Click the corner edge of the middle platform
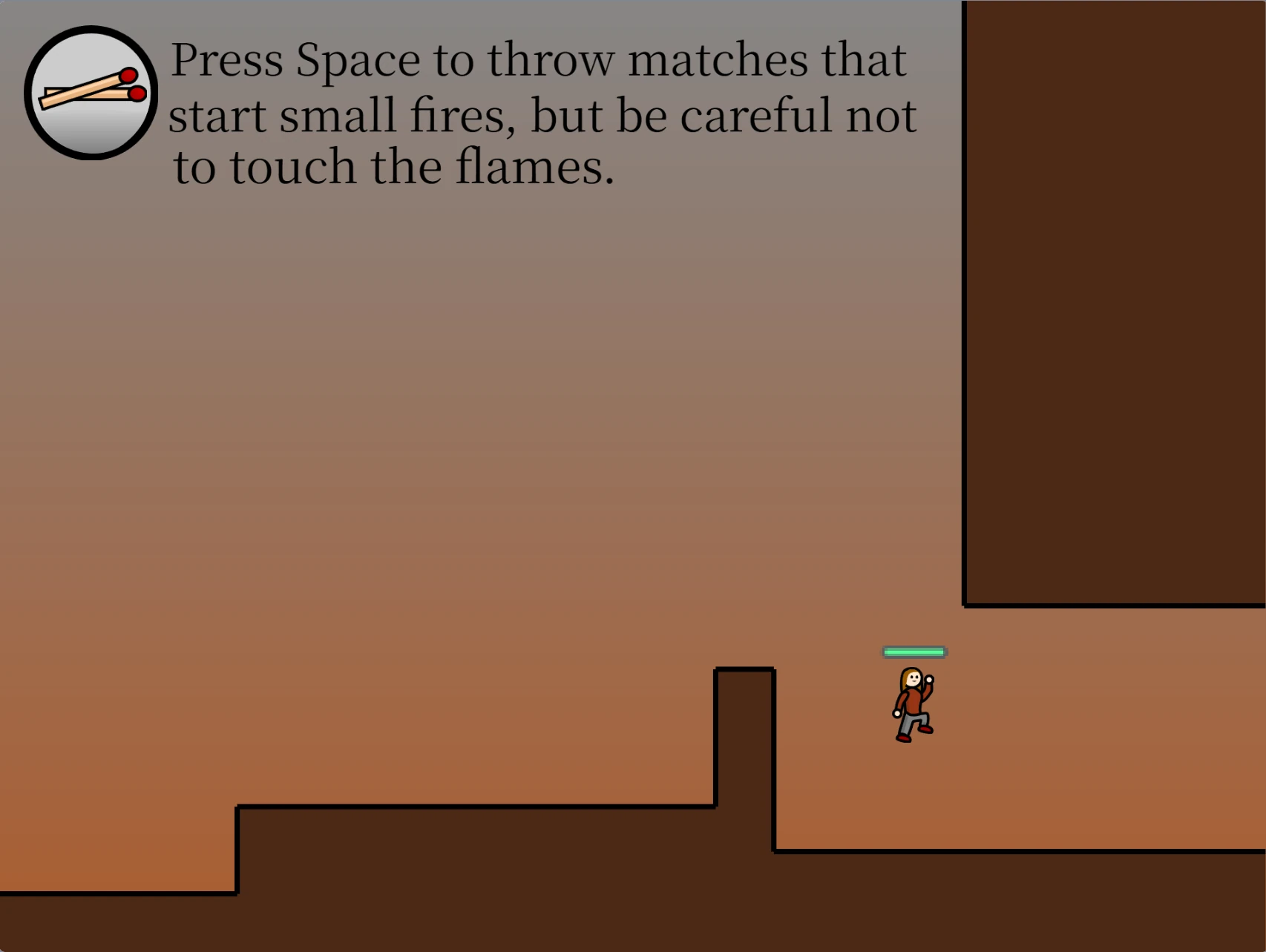1266x952 pixels. 774,669
